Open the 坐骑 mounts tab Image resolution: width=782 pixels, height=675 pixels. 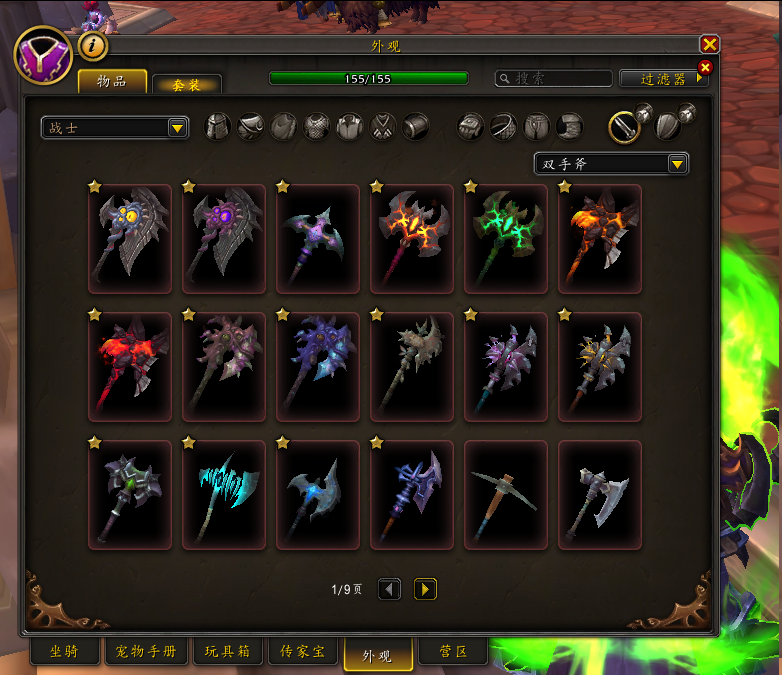[64, 653]
